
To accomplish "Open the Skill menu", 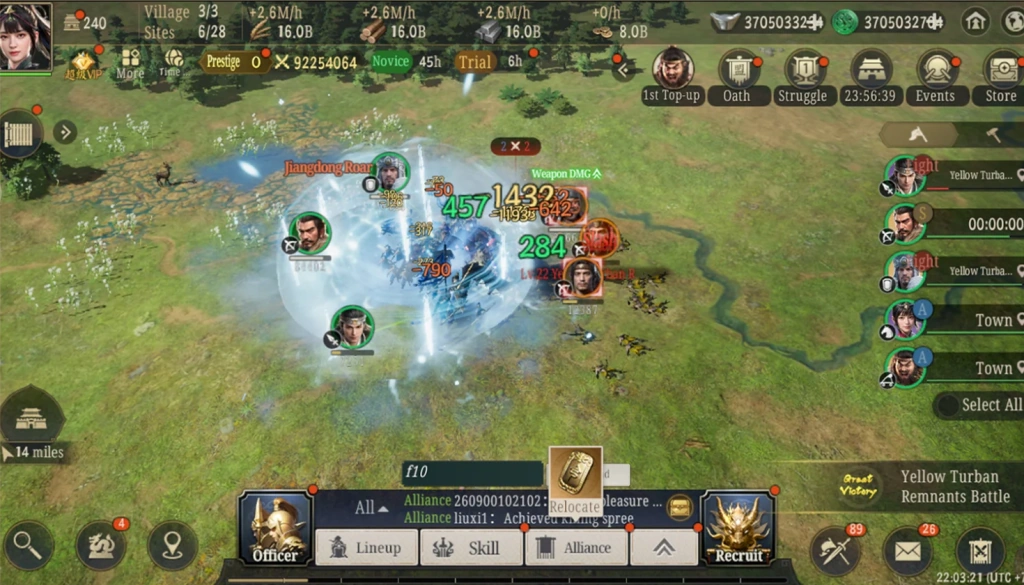I will click(x=471, y=548).
